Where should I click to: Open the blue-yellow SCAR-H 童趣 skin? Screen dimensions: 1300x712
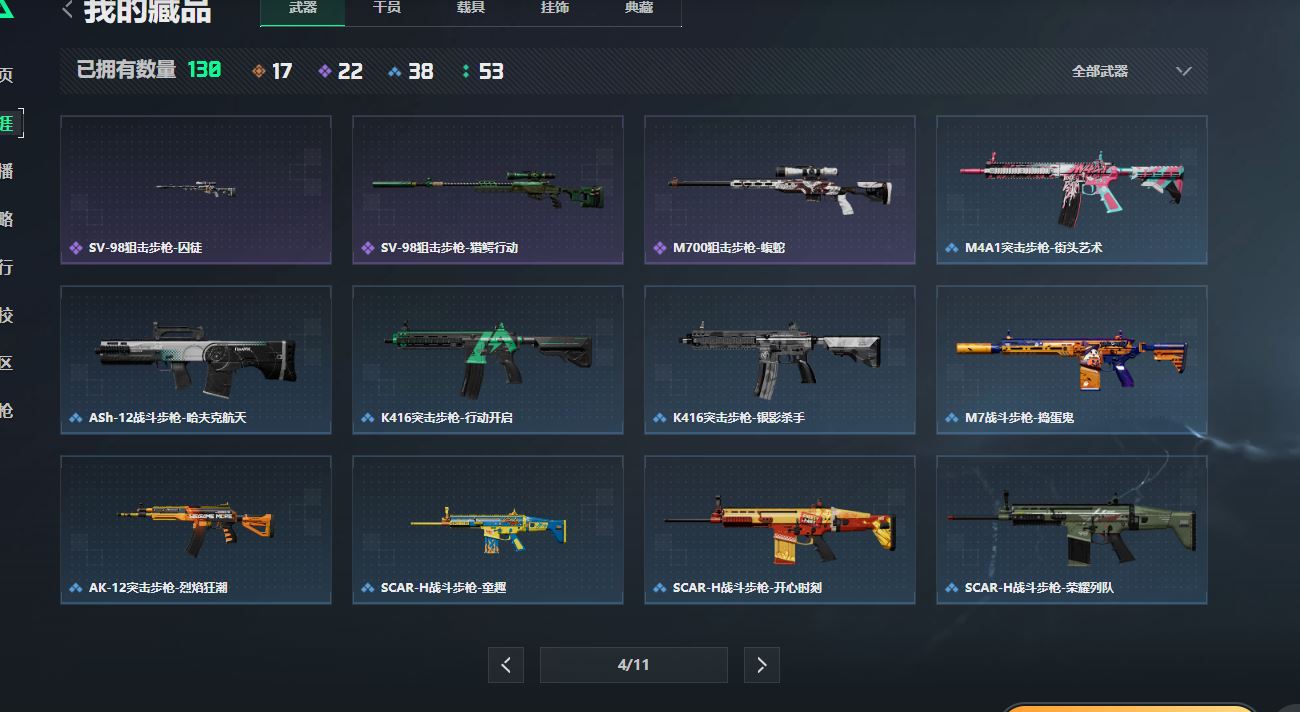tap(488, 530)
